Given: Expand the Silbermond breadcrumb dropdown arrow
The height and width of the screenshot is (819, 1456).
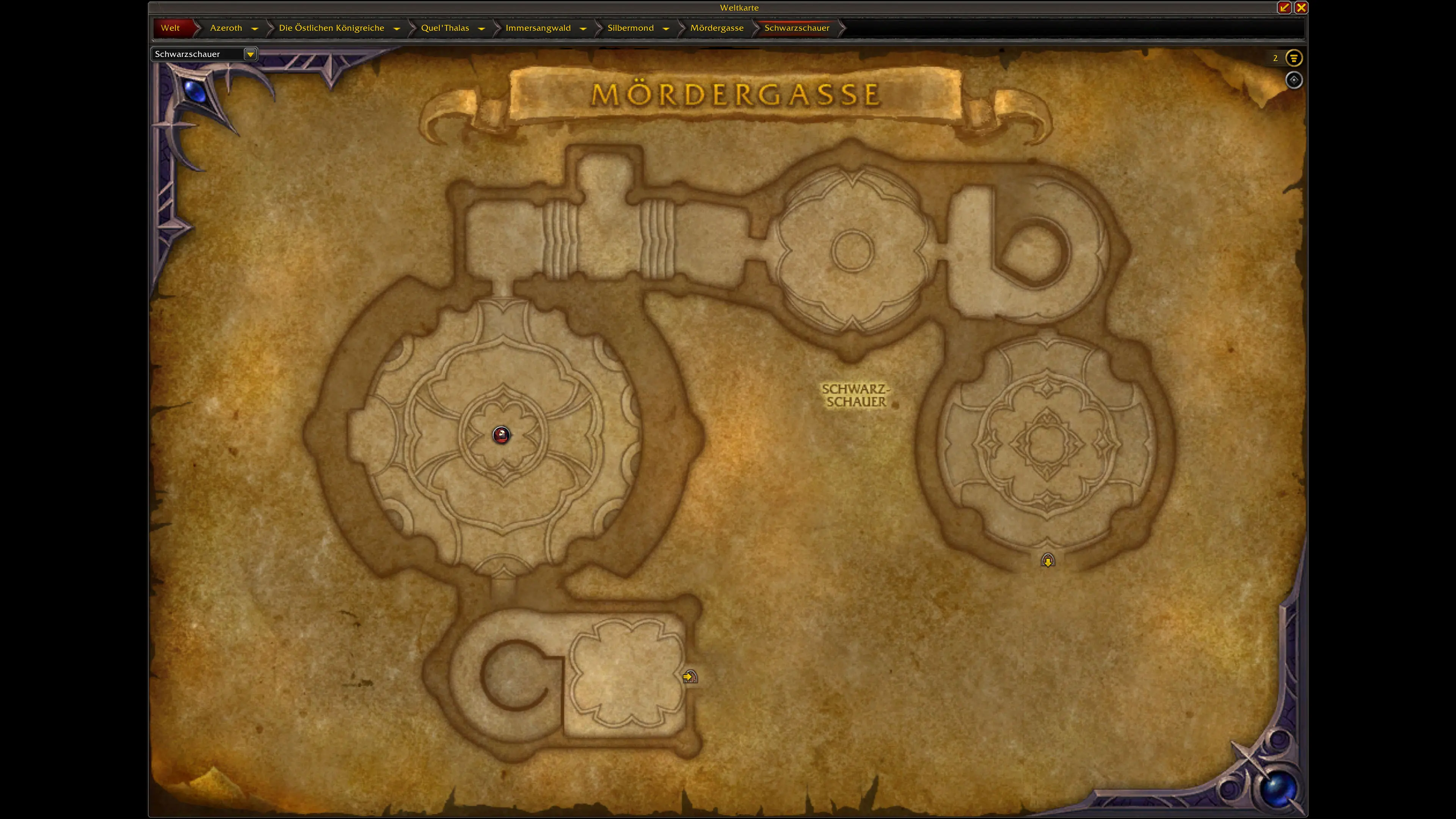Looking at the screenshot, I should [x=666, y=28].
